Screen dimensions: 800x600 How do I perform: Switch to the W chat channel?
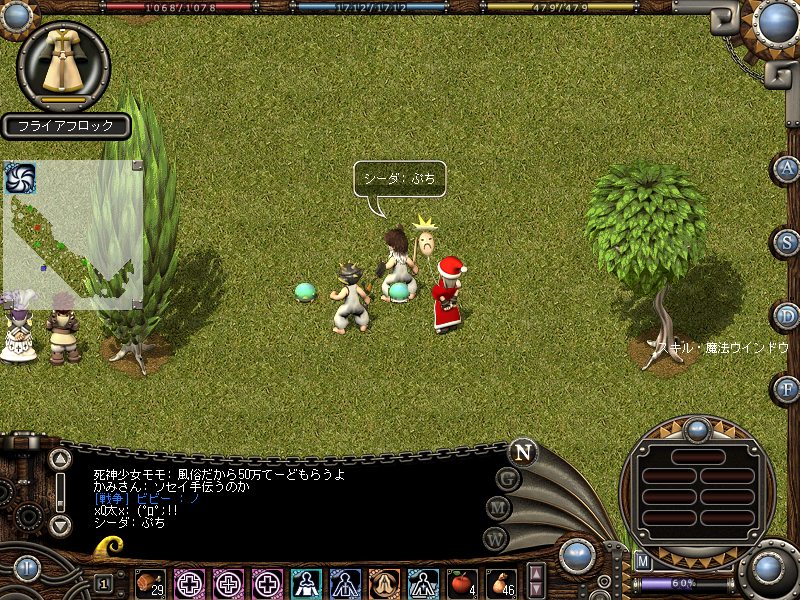click(495, 538)
